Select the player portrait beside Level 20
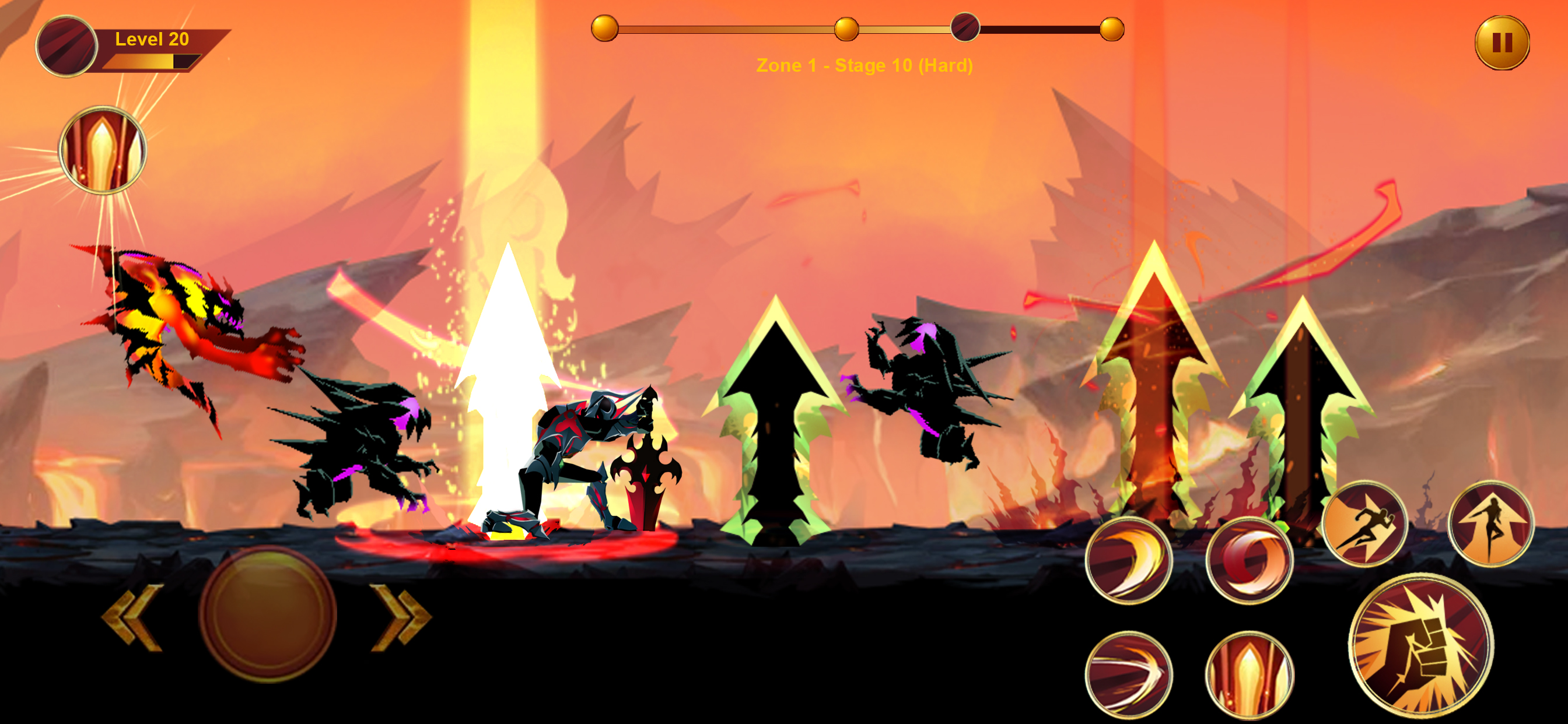This screenshot has height=724, width=1568. [x=66, y=46]
